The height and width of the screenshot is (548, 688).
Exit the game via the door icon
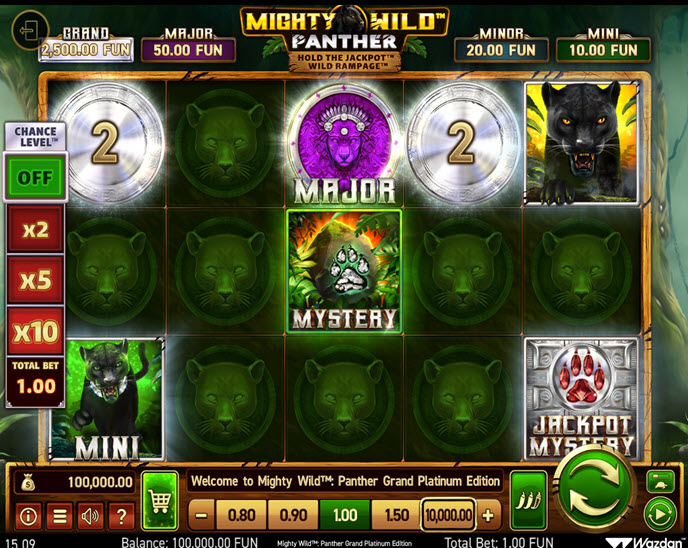(29, 28)
